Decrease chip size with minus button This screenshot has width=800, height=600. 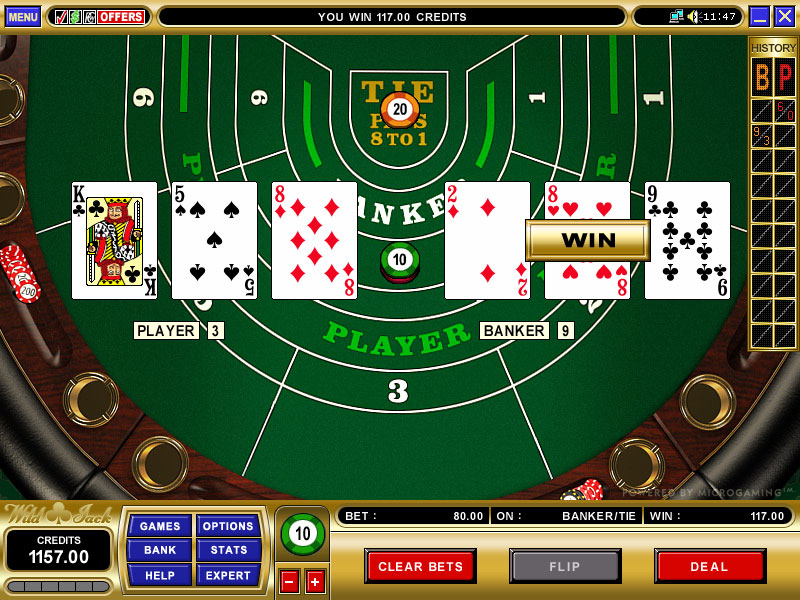289,581
